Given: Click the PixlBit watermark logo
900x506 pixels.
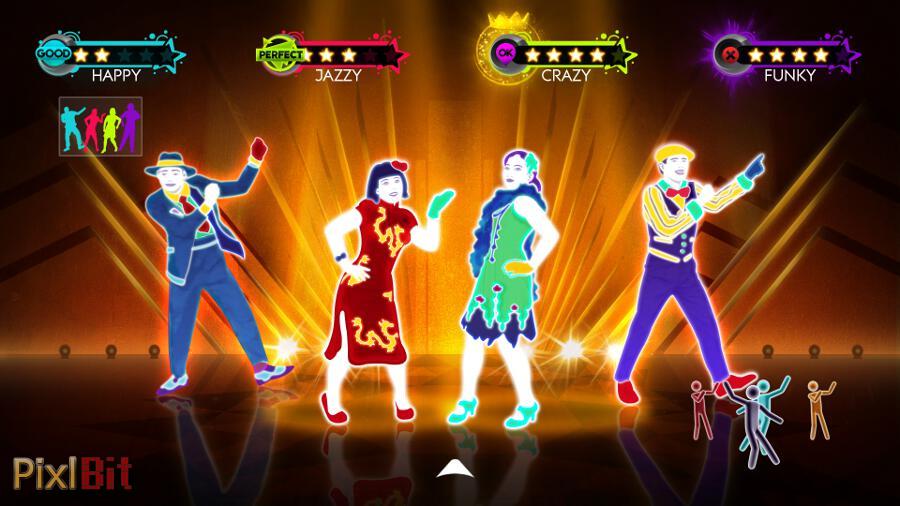Looking at the screenshot, I should [72, 472].
